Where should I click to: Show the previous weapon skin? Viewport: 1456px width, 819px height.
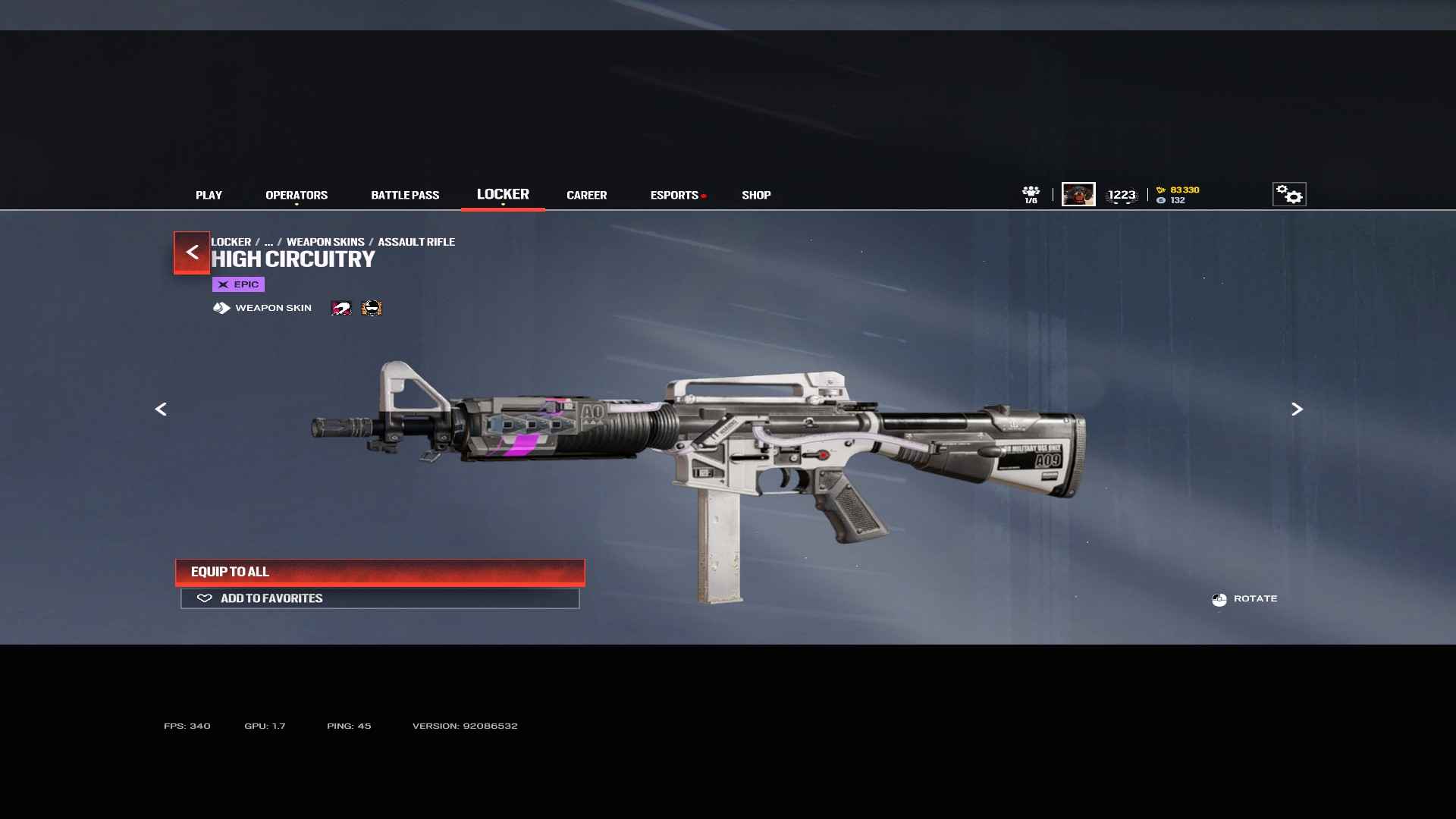(161, 409)
